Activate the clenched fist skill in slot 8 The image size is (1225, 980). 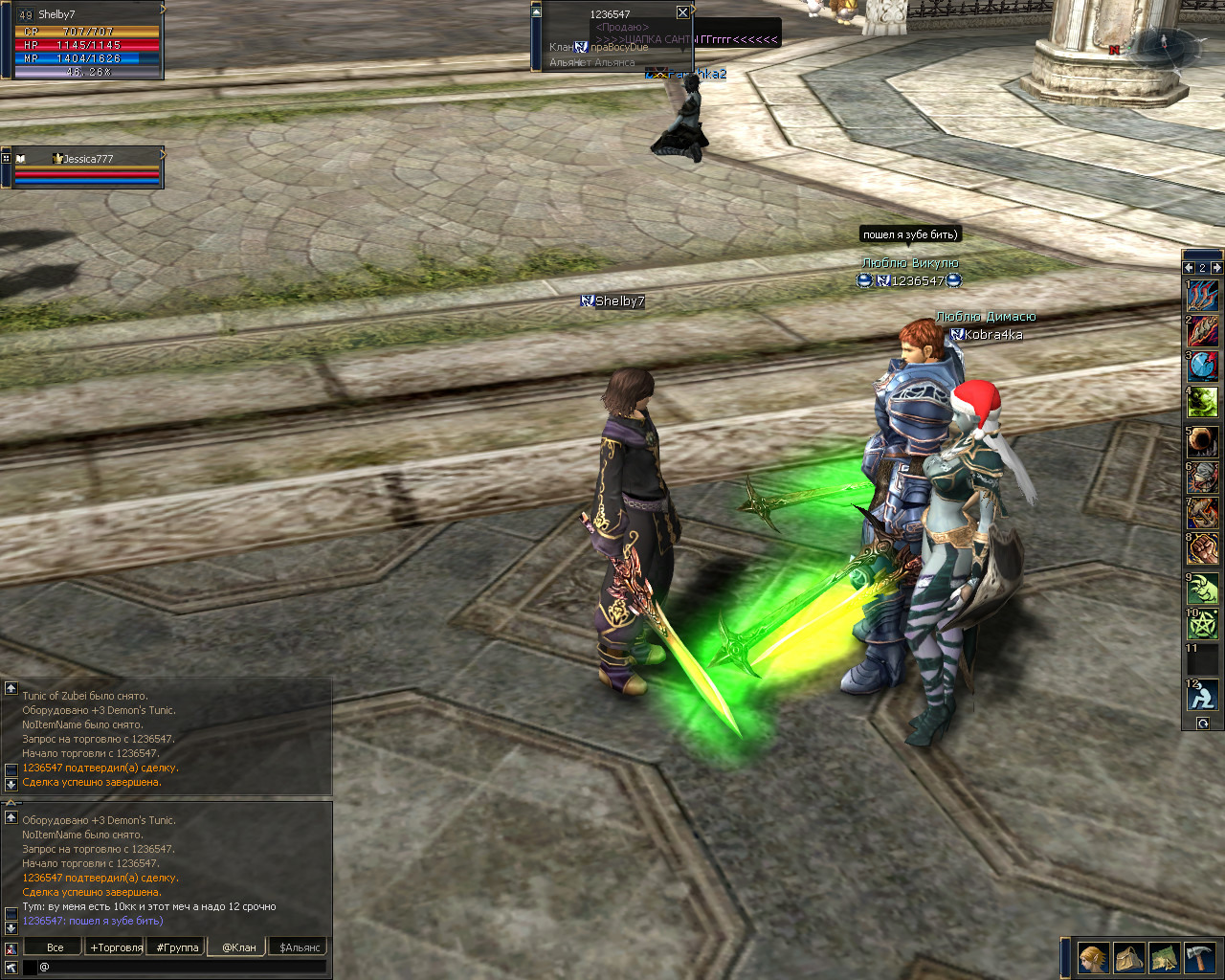pos(1202,550)
